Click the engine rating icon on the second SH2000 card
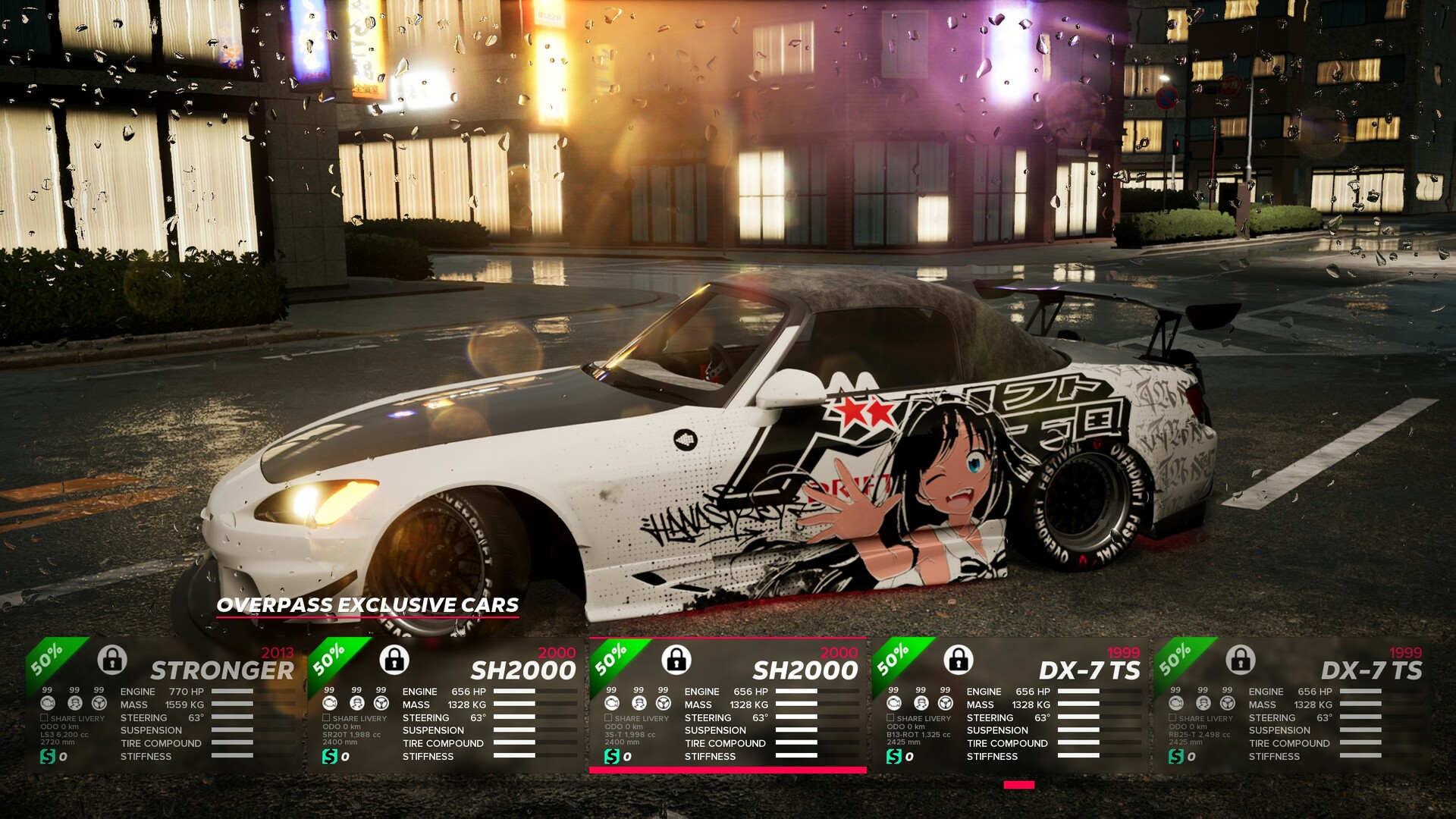 [610, 701]
